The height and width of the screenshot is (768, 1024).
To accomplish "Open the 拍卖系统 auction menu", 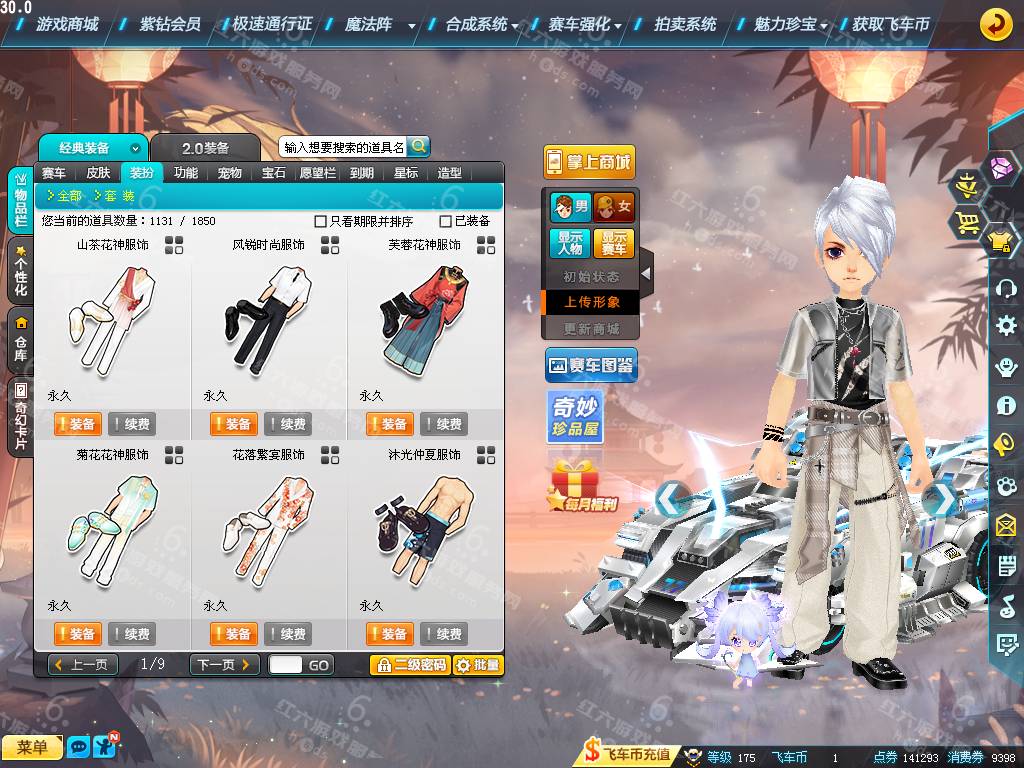I will tap(685, 24).
